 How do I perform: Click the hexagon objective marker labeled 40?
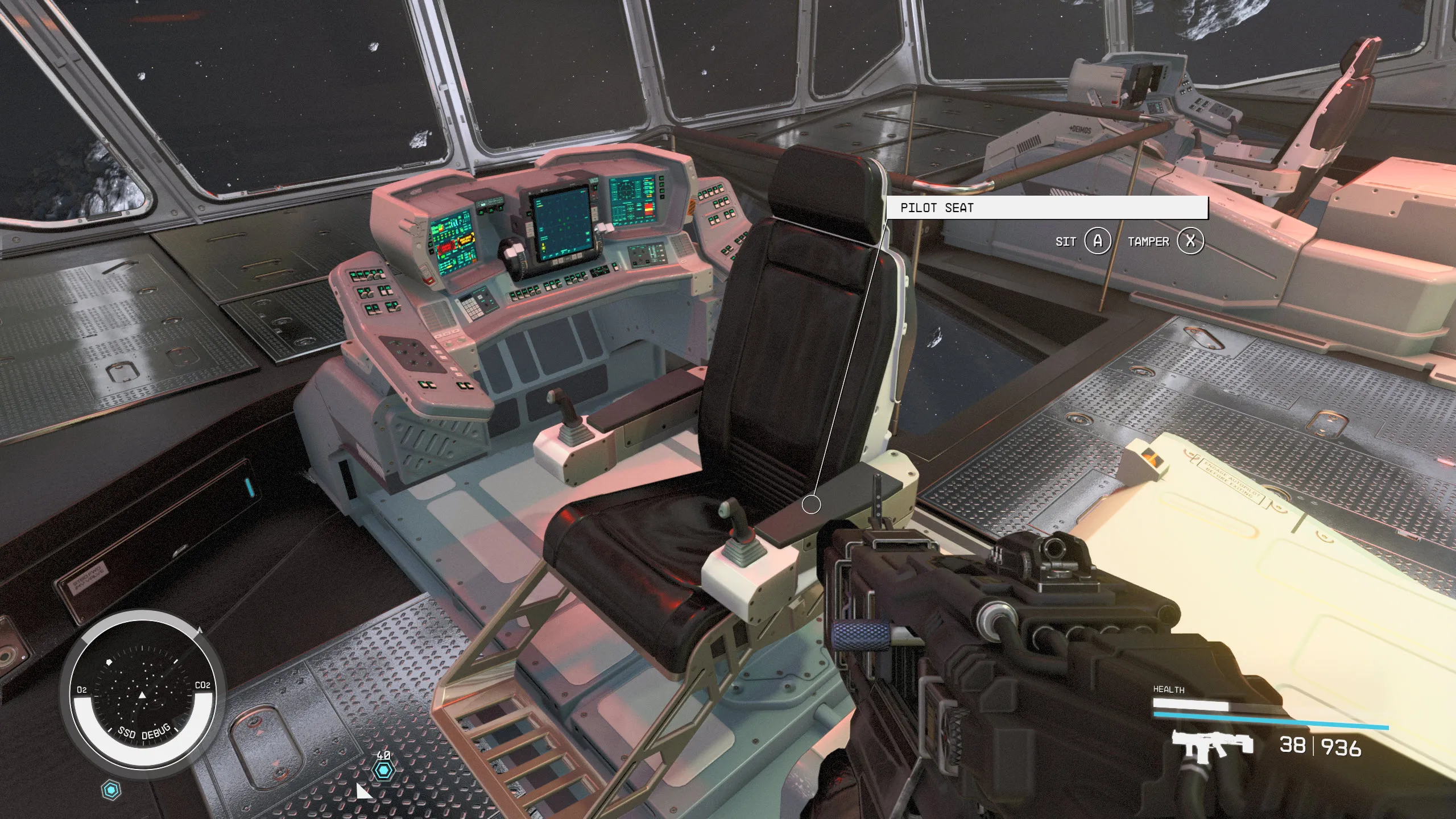(383, 771)
